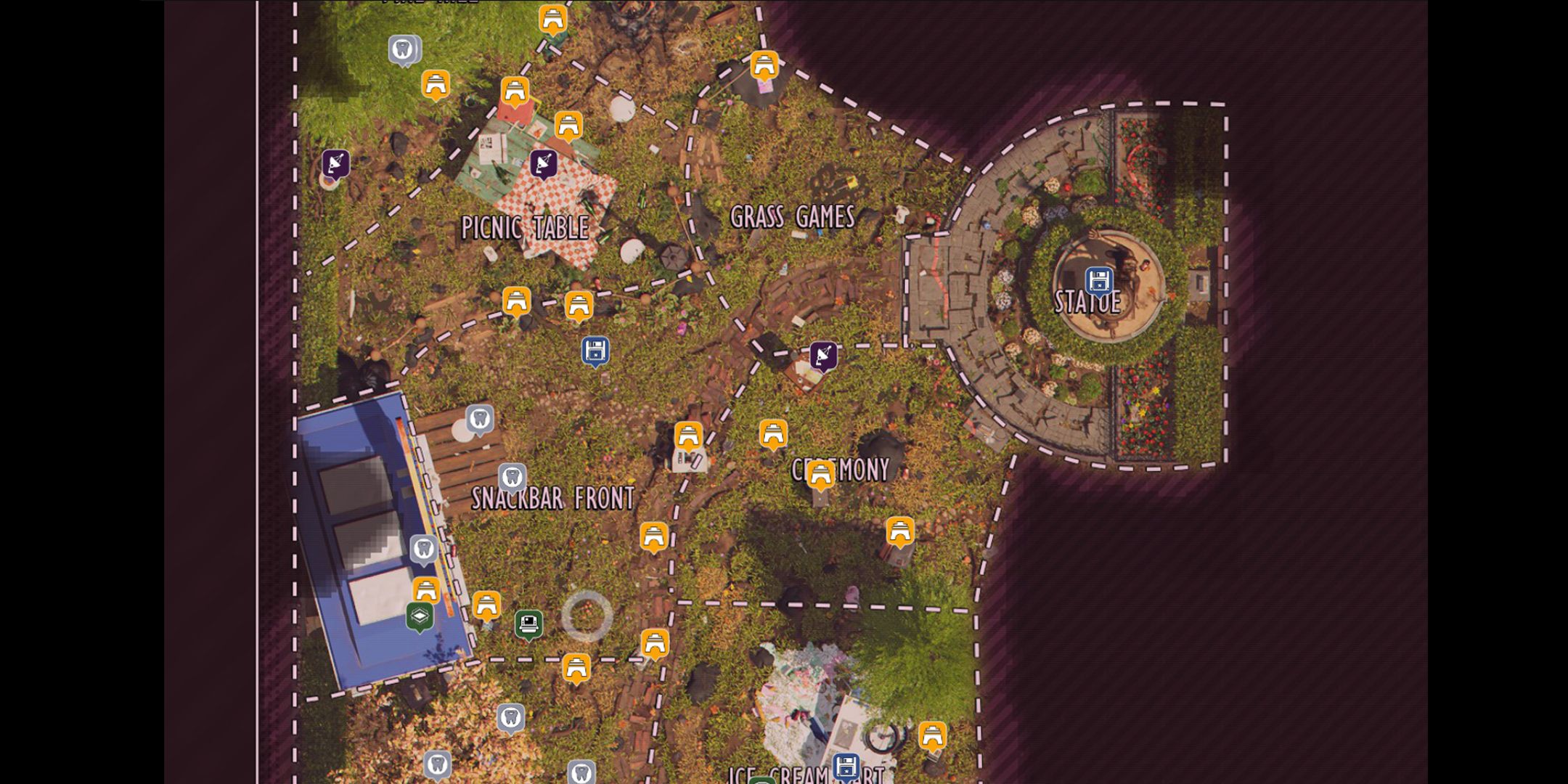
Task: Click the floppy disk marker below Picnic Table
Action: (x=595, y=351)
